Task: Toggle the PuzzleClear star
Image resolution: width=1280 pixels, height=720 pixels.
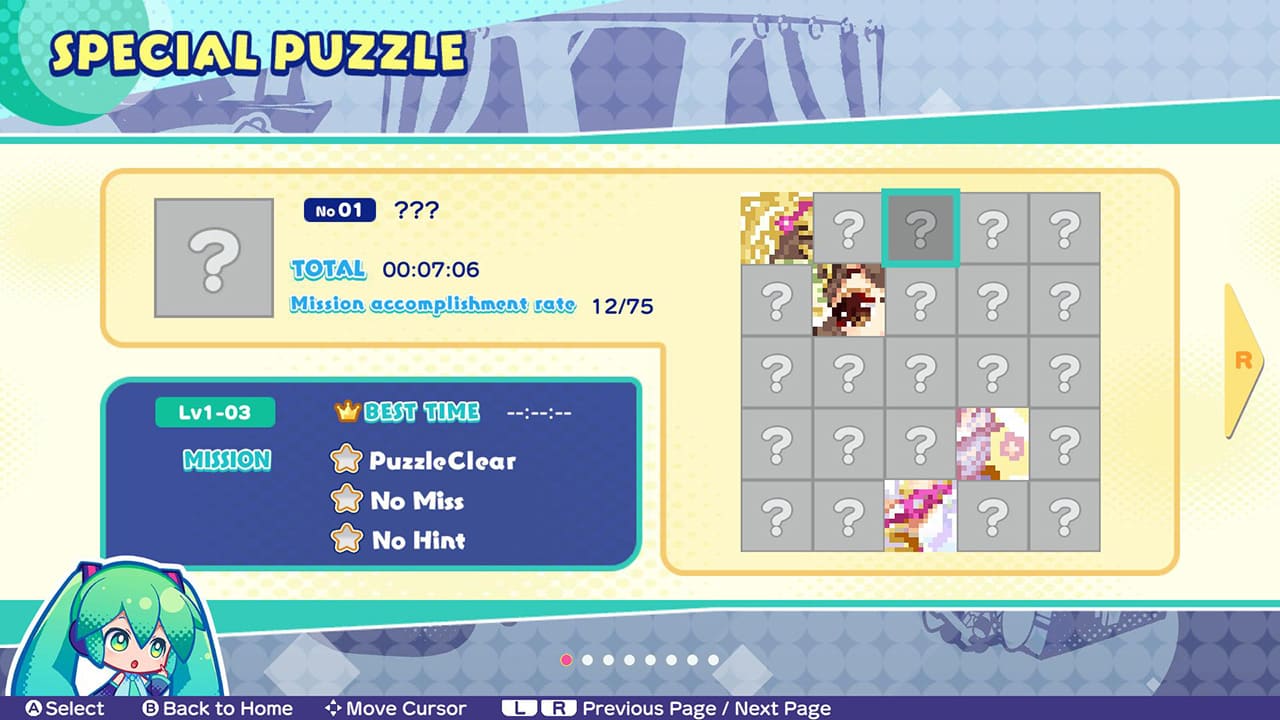Action: point(347,461)
